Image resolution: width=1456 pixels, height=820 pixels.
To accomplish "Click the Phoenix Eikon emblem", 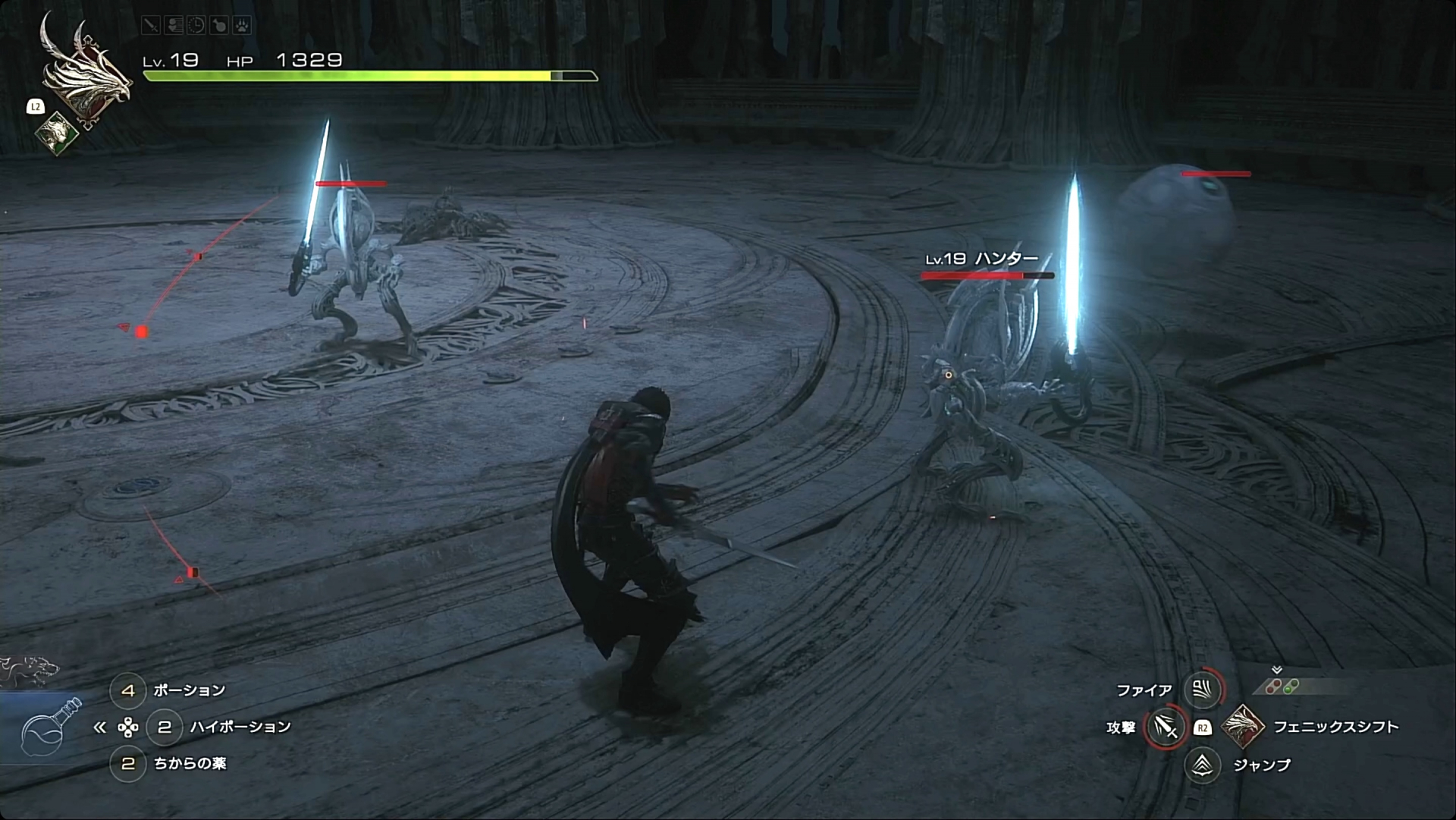I will (85, 72).
